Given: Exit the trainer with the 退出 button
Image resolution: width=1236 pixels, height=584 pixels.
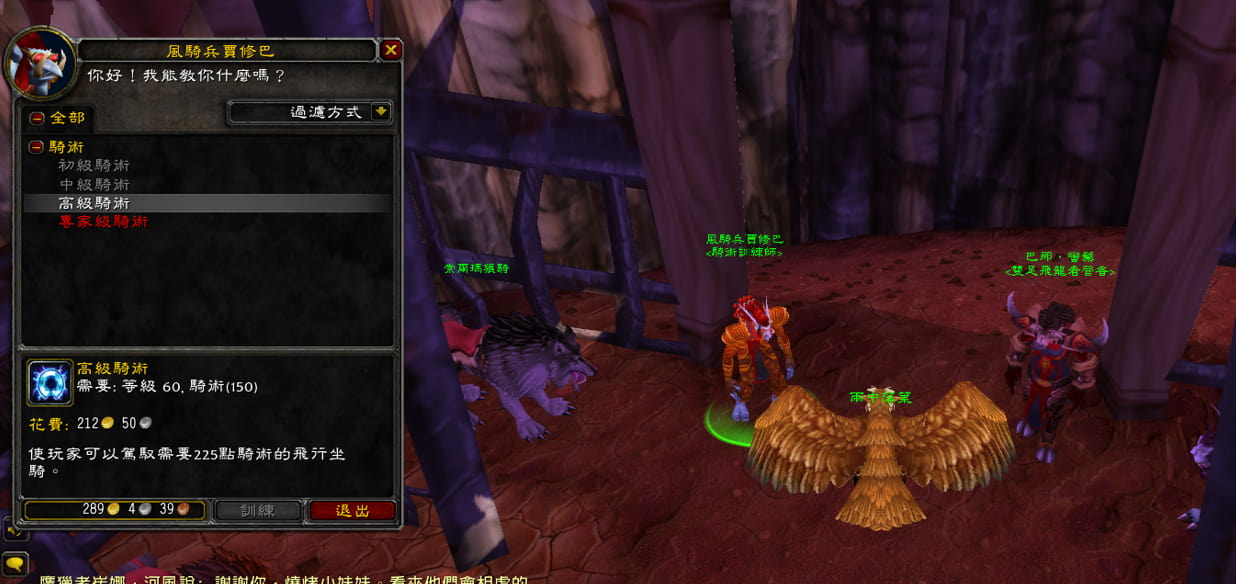Looking at the screenshot, I should [x=352, y=510].
